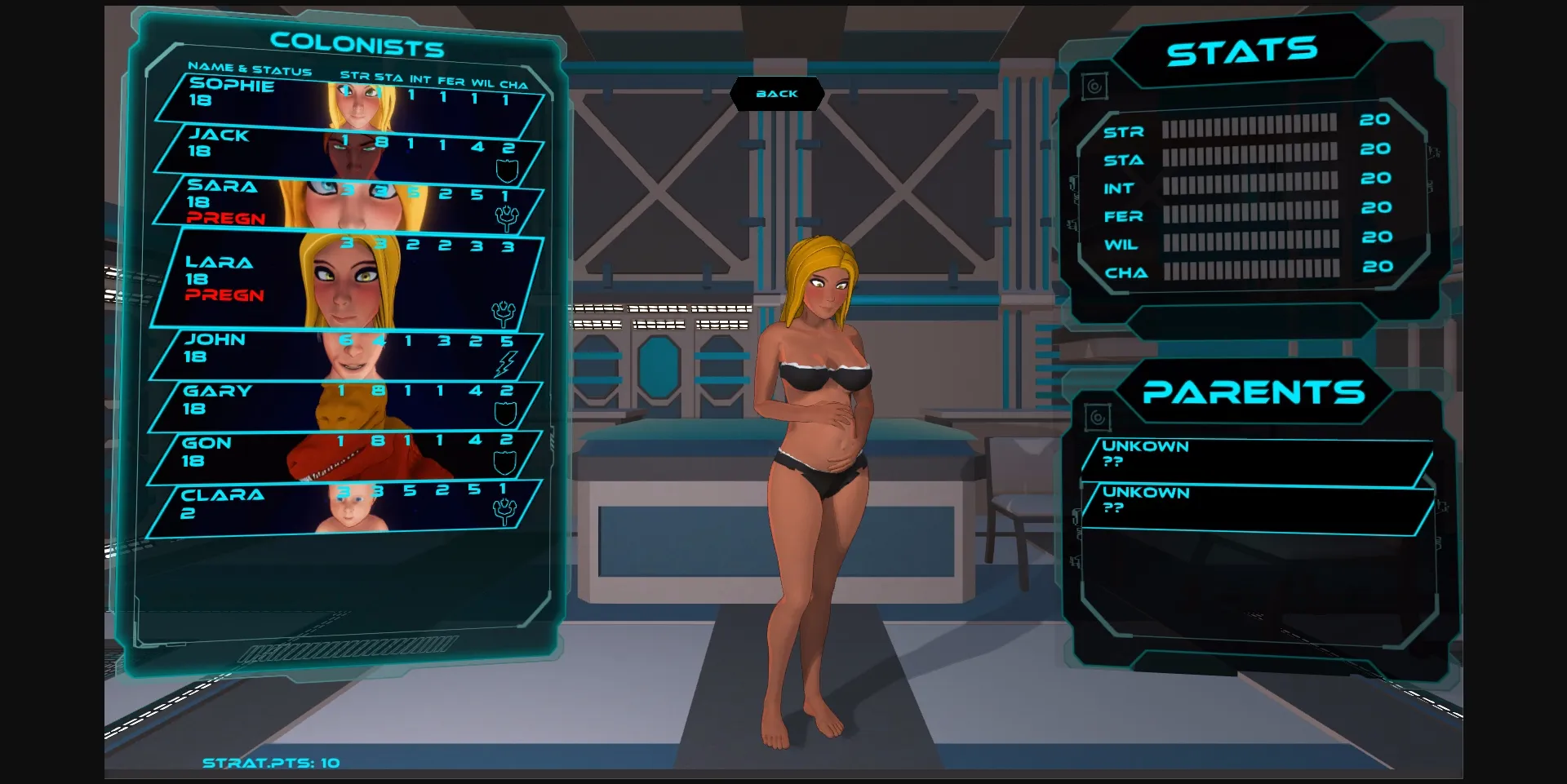Image resolution: width=1567 pixels, height=784 pixels.
Task: Select Sophie's portrait thumbnail
Action: (359, 106)
